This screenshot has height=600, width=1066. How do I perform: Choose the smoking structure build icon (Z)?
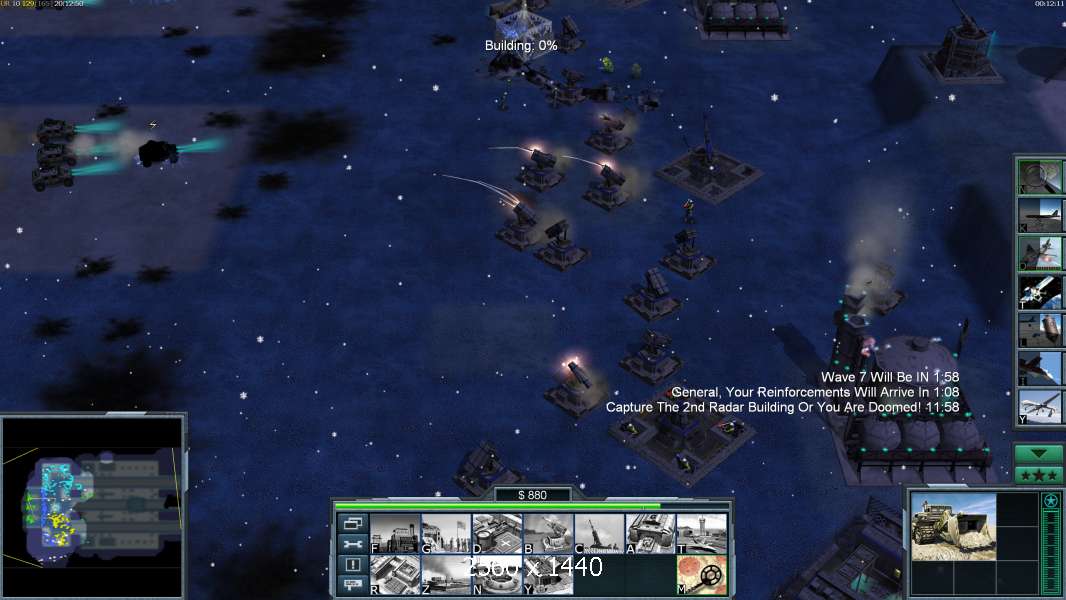tap(446, 574)
